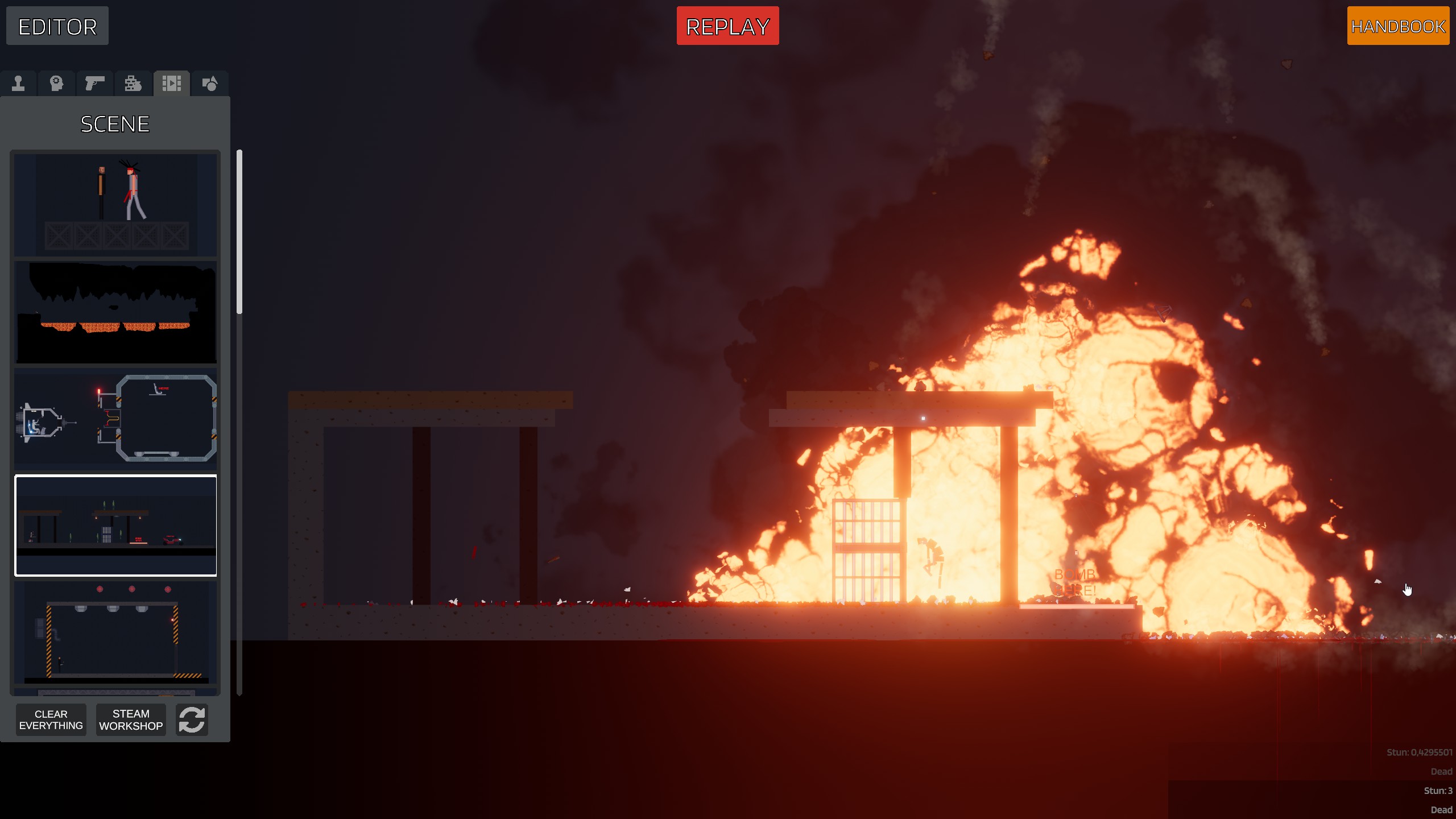Select the currently highlighted Scene panel header
This screenshot has width=1456, height=819.
point(115,123)
